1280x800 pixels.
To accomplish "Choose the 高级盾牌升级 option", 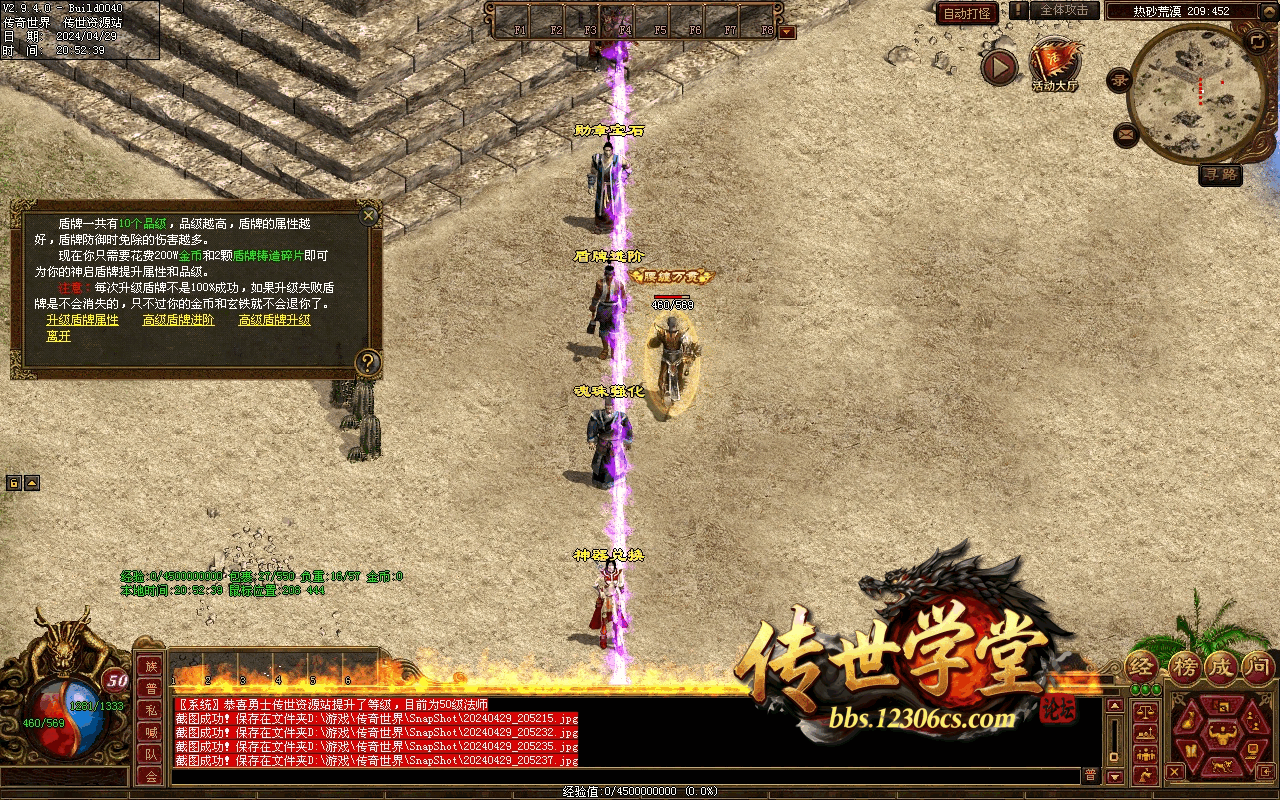I will pos(274,320).
